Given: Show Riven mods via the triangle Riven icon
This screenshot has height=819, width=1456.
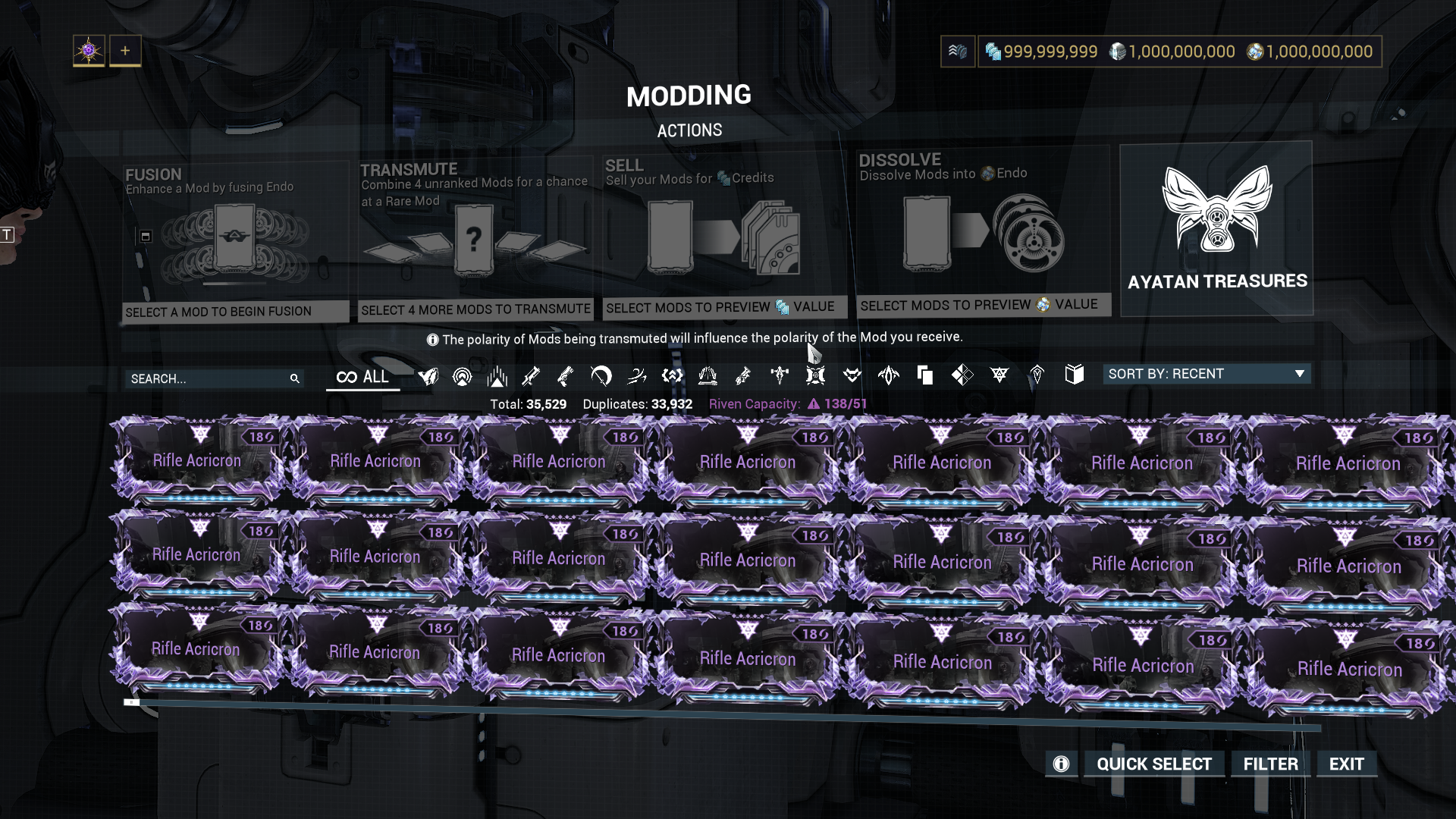Looking at the screenshot, I should [999, 375].
